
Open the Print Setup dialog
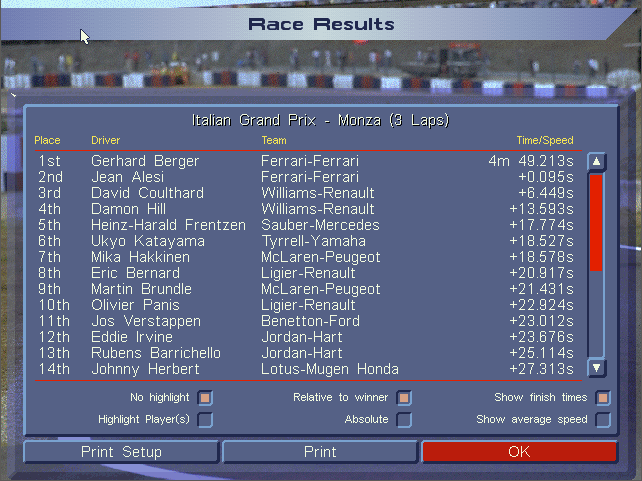(x=121, y=452)
